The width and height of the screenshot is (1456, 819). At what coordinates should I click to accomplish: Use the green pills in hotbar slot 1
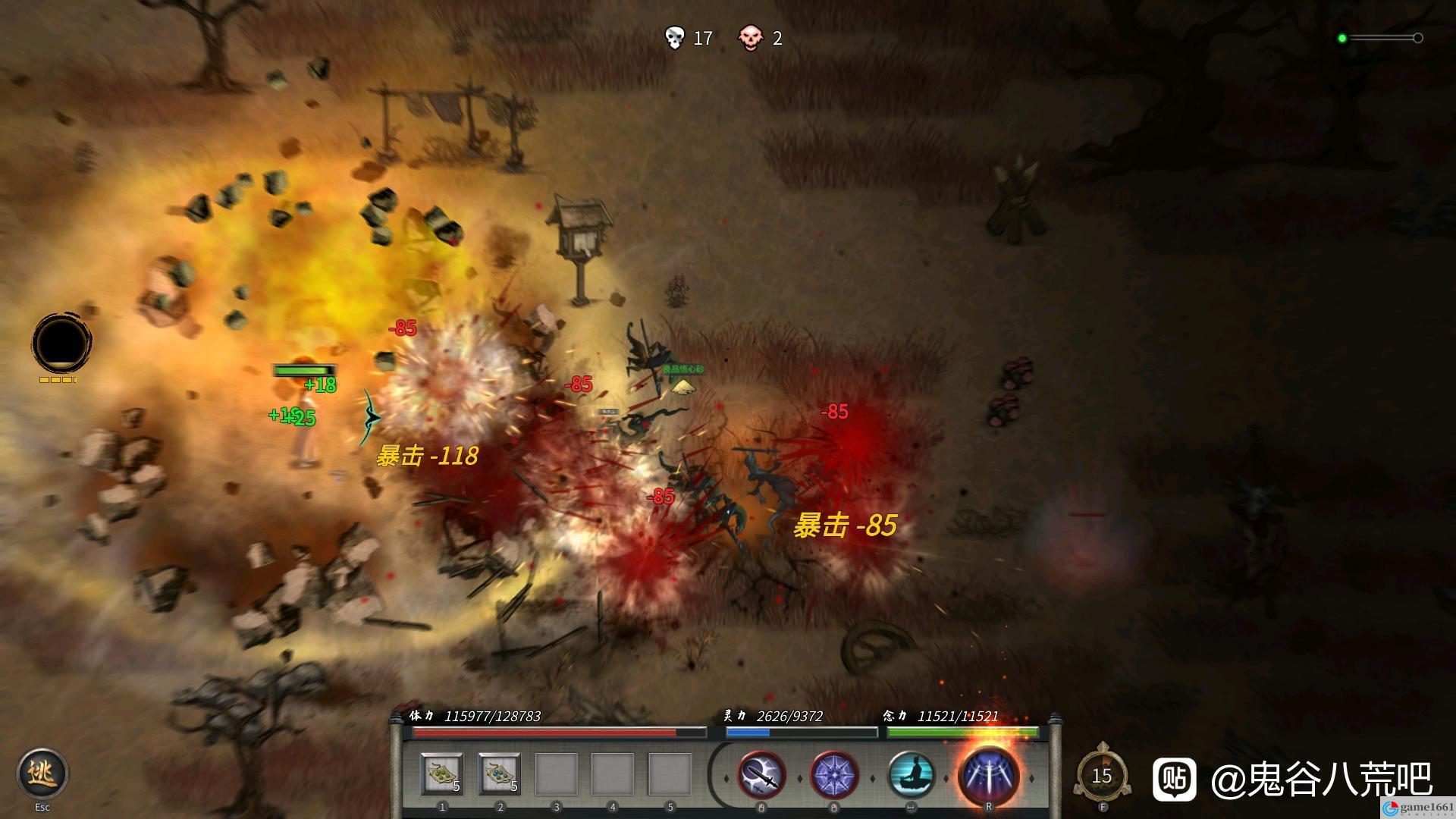(x=442, y=773)
